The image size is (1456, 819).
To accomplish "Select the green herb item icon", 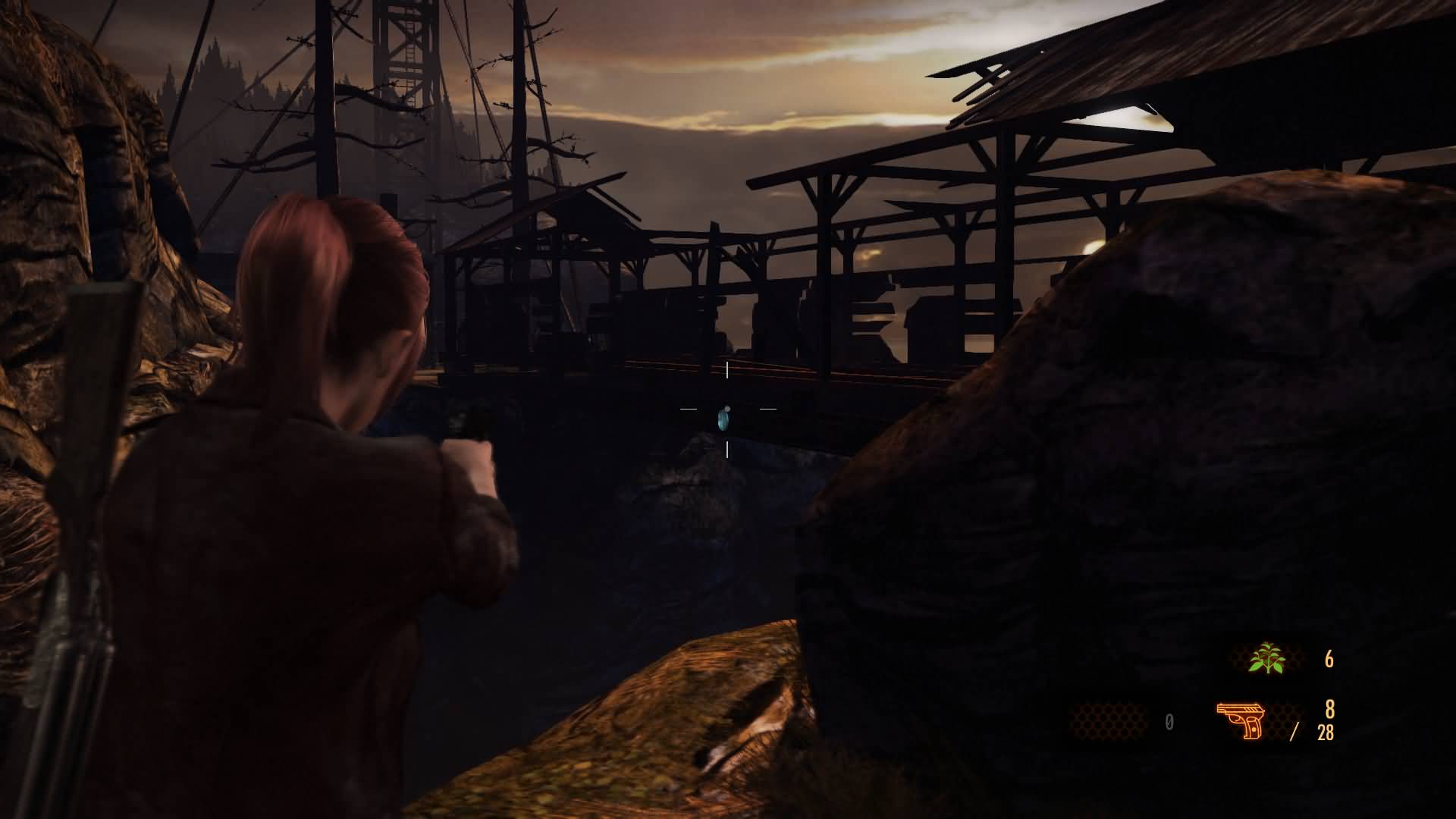I will [1267, 658].
